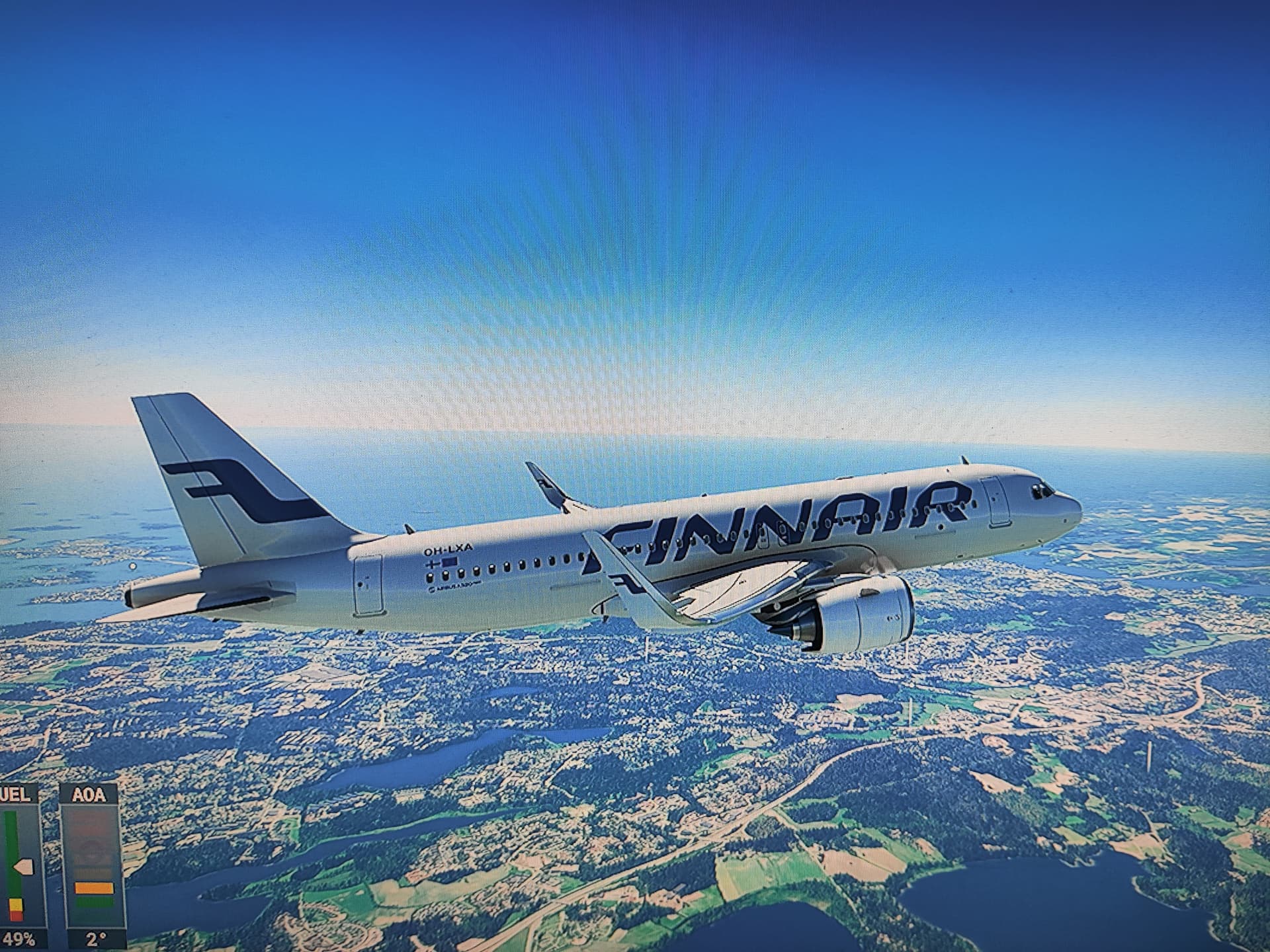Click the OH-LXA registration marking
This screenshot has width=1270, height=952.
tap(448, 549)
